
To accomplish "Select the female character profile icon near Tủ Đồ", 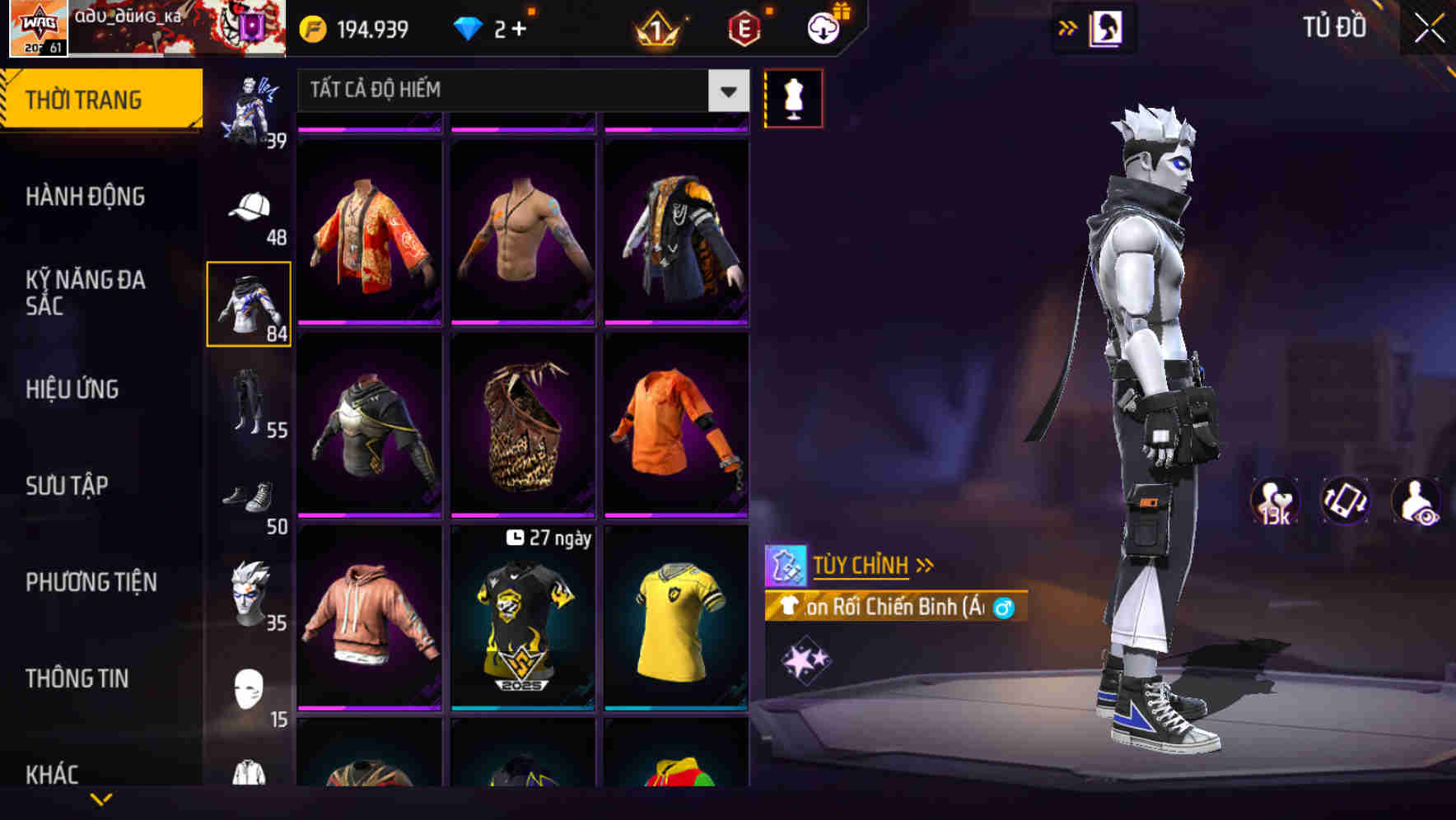I will tap(1107, 26).
